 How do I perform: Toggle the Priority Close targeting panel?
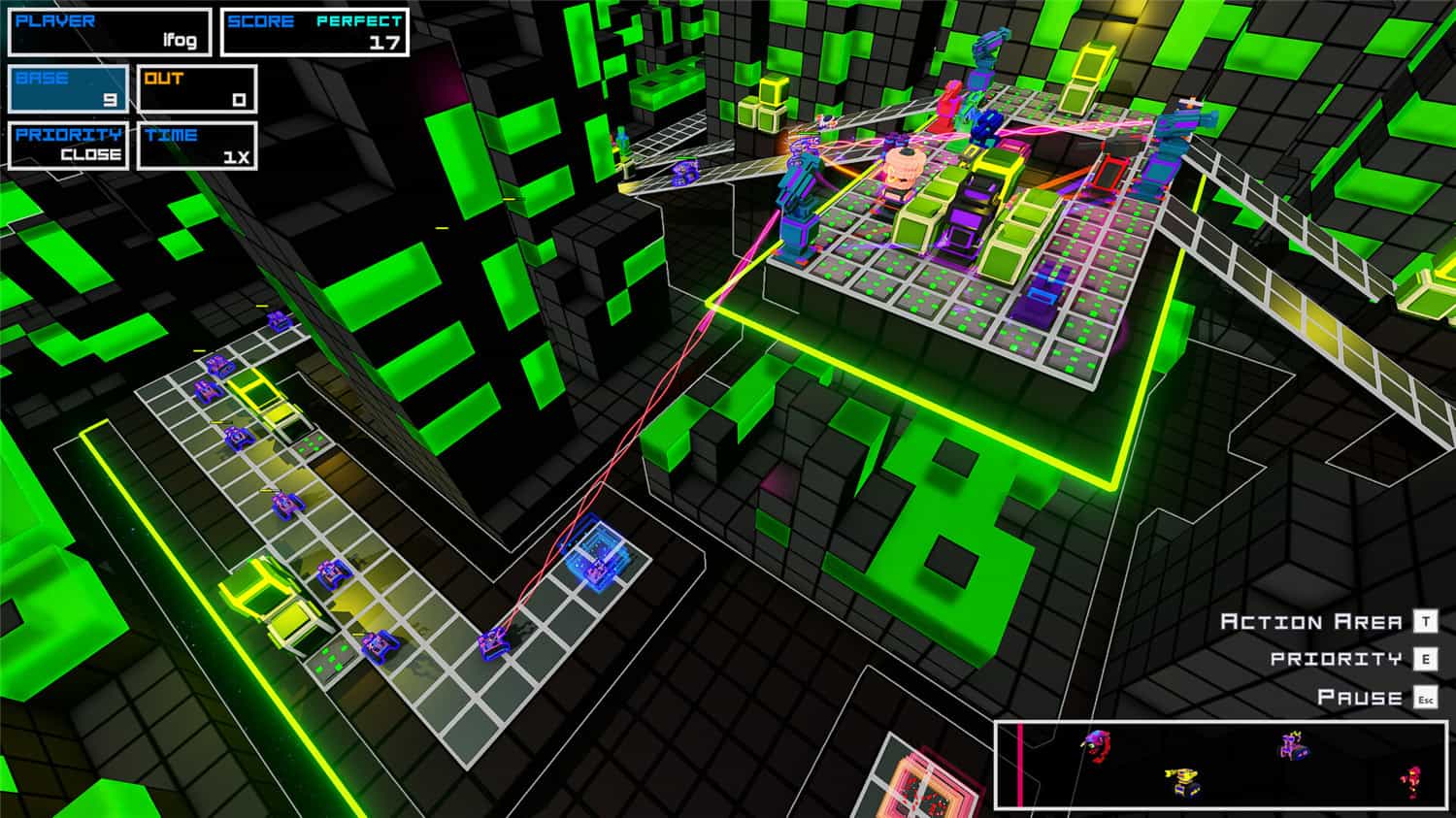[x=69, y=146]
